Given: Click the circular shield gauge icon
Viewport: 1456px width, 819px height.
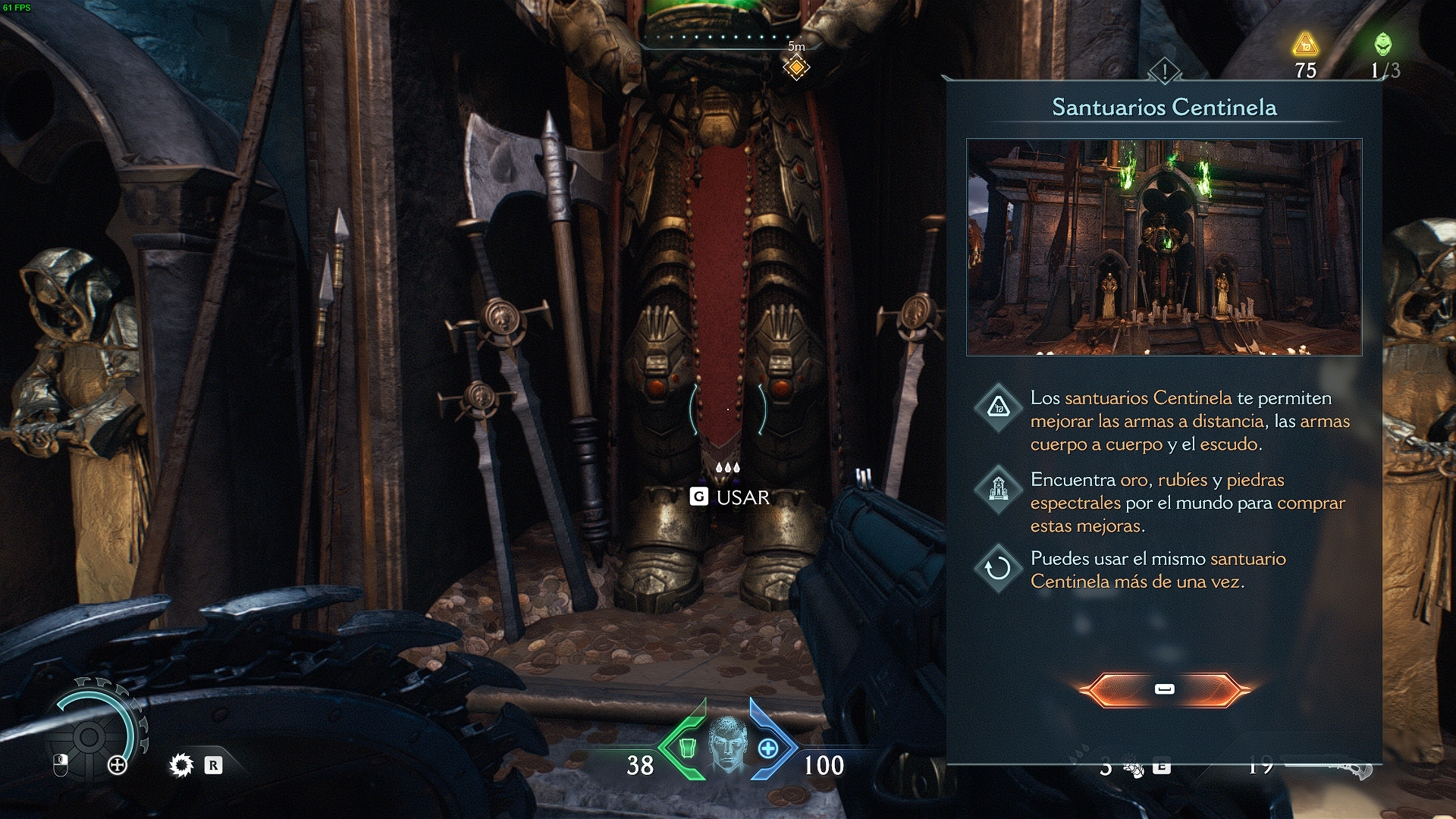Looking at the screenshot, I should (89, 736).
